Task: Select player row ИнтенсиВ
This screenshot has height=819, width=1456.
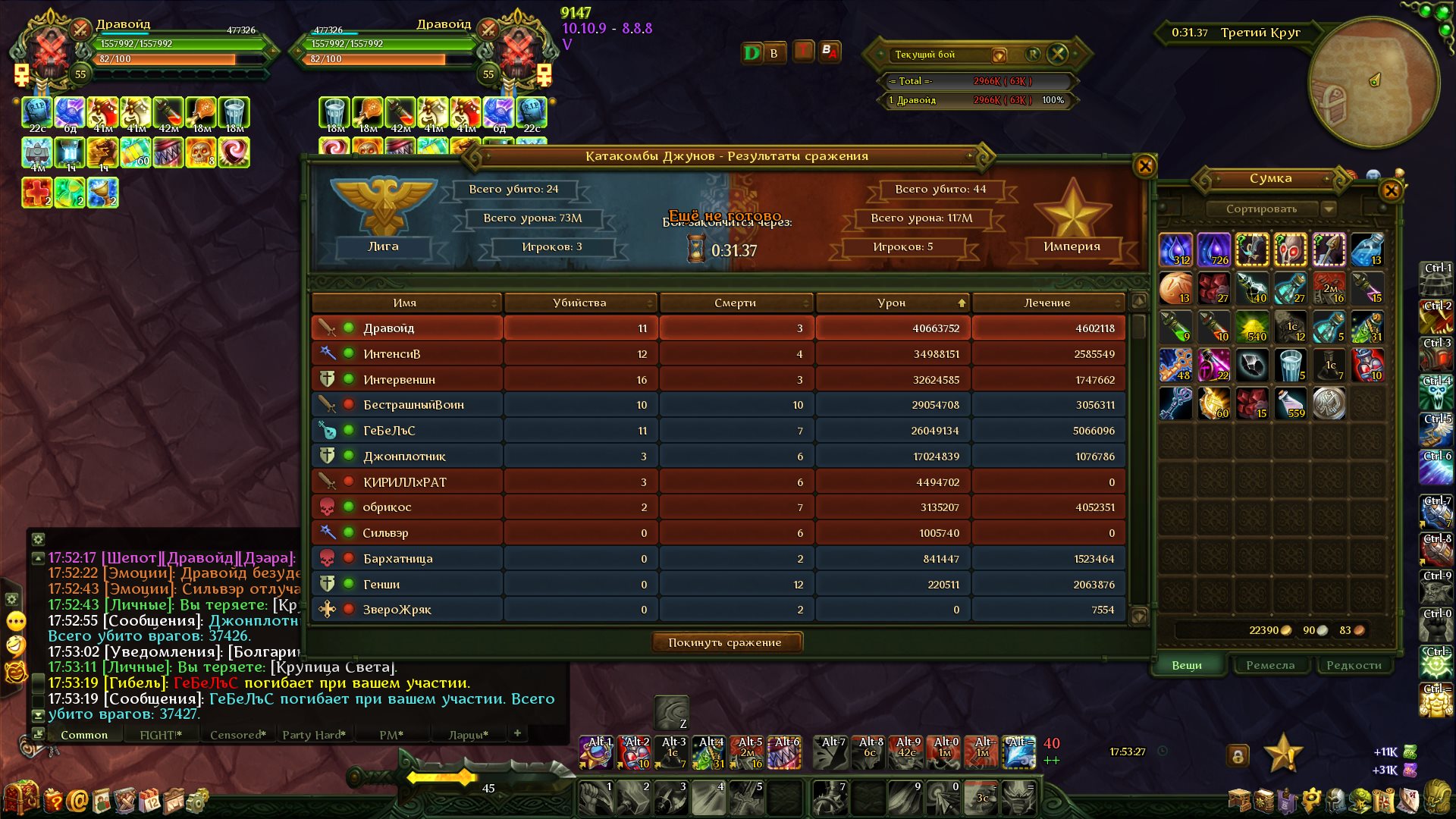Action: pos(717,354)
